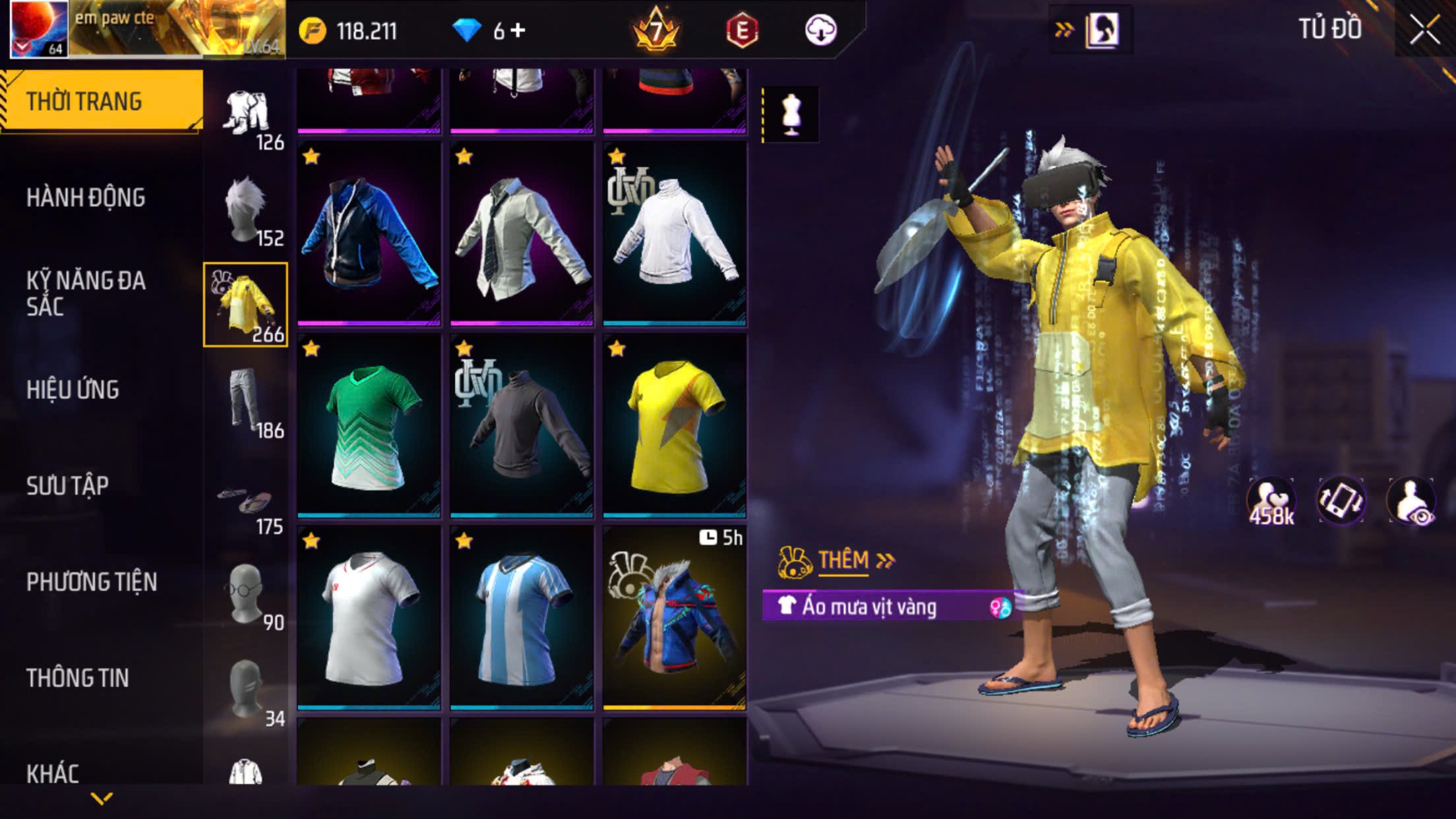Switch to the Hành Động tab
The width and height of the screenshot is (1456, 819).
click(x=86, y=197)
